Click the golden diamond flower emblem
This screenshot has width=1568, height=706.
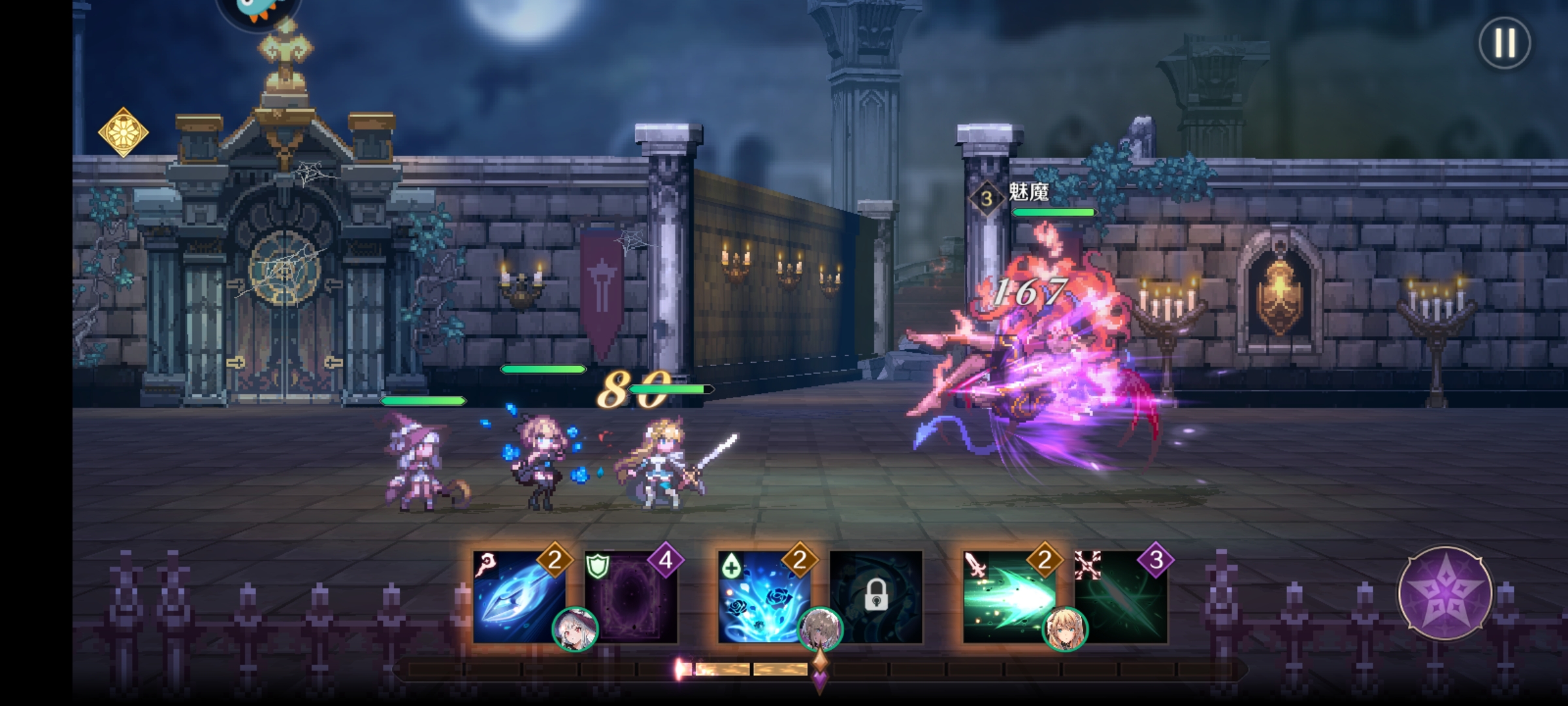[123, 133]
